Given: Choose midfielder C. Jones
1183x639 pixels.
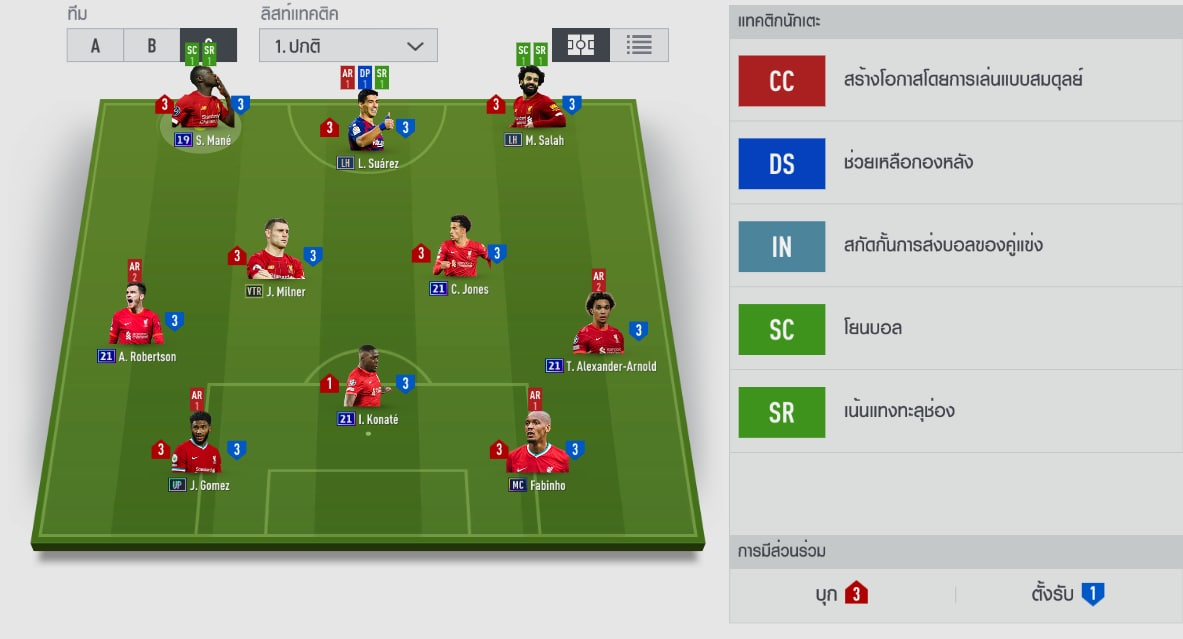Looking at the screenshot, I should [x=460, y=252].
